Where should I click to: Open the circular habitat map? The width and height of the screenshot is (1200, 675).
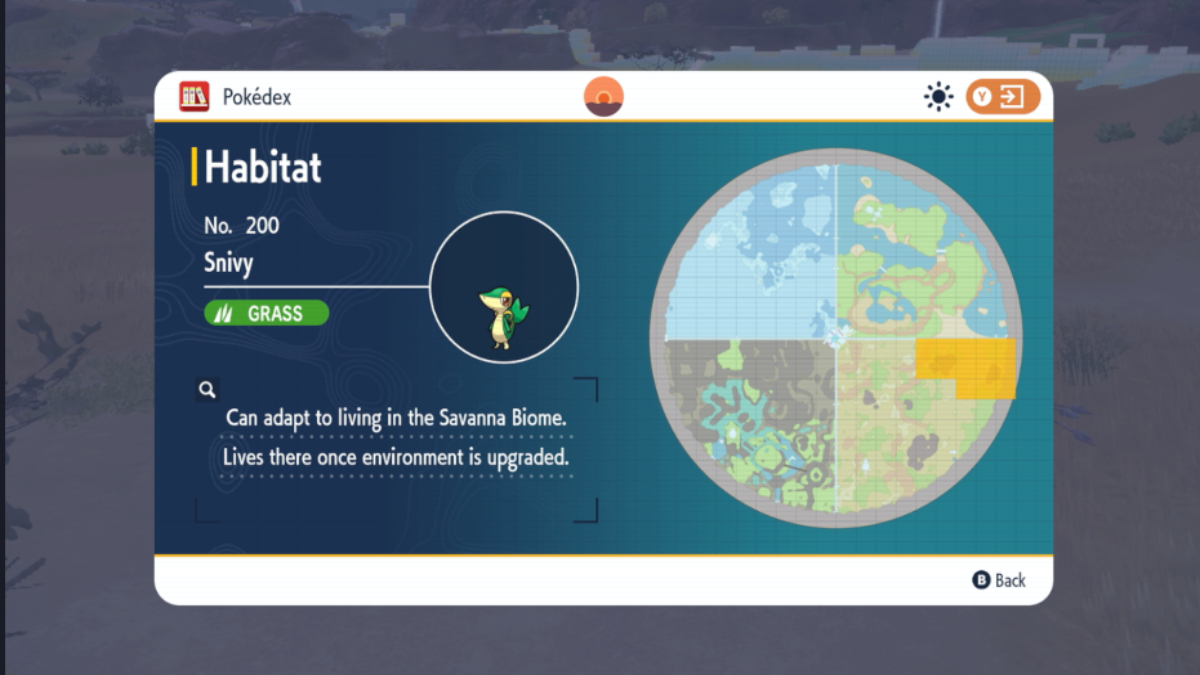tap(835, 338)
